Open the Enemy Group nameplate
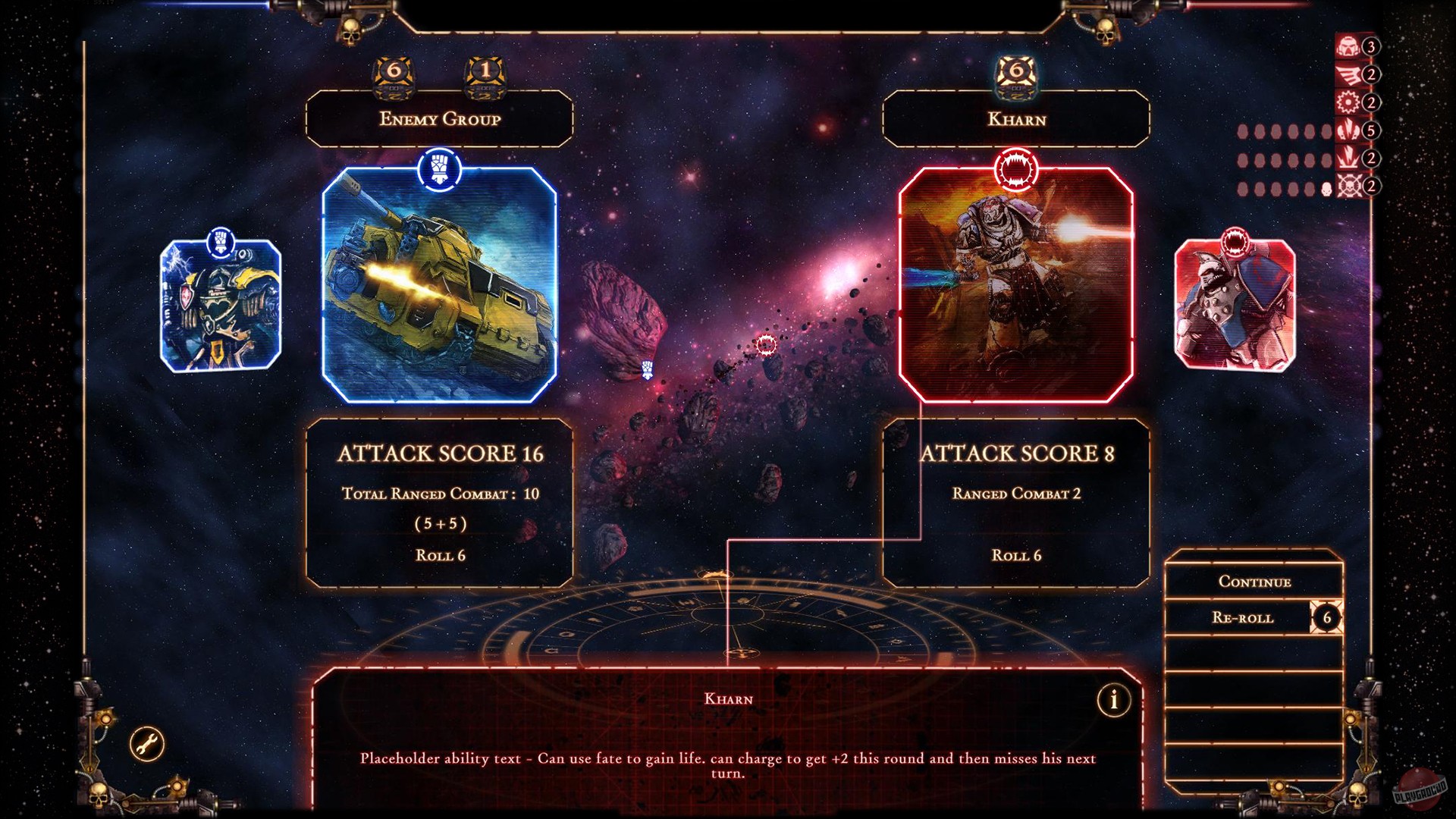Image resolution: width=1456 pixels, height=819 pixels. point(438,118)
